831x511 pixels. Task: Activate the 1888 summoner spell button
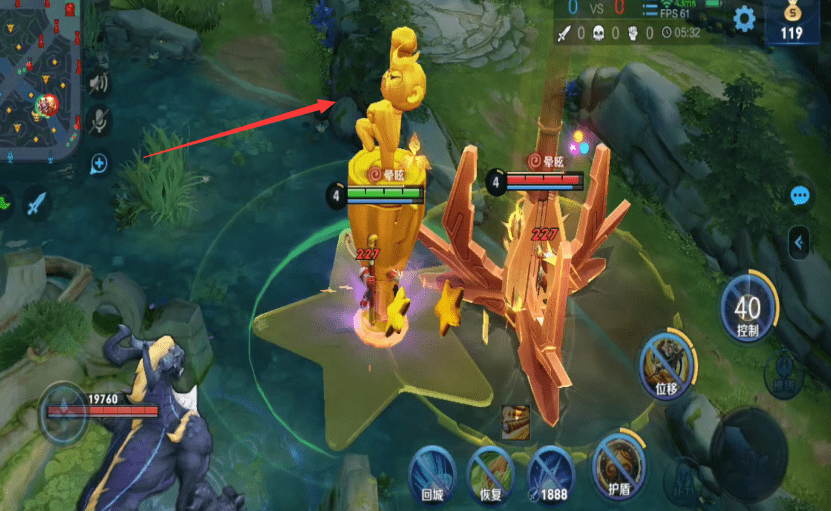click(550, 470)
